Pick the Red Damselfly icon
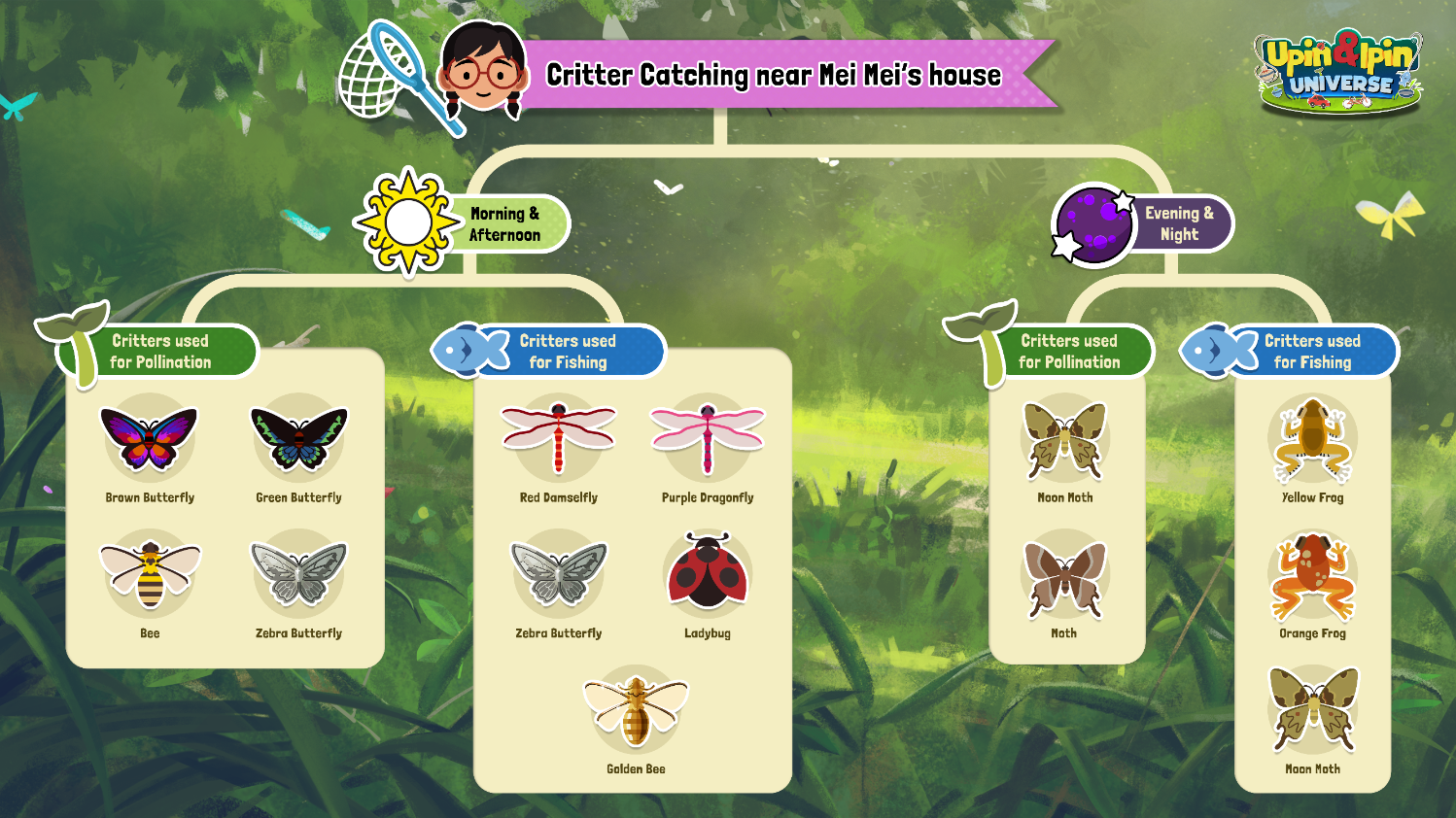 point(559,439)
